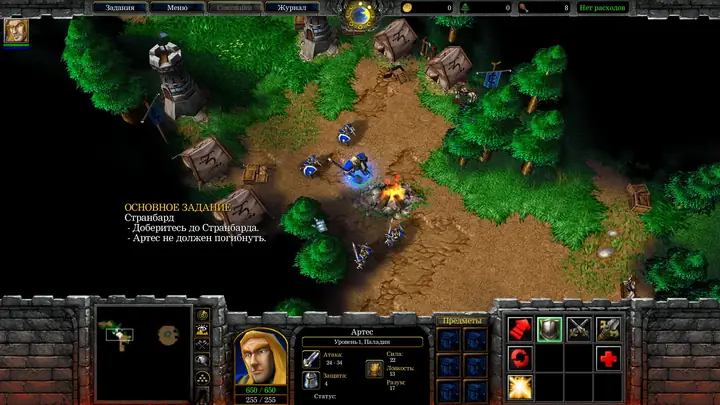
Task: Choose the Stop command shield icon
Action: point(549,329)
